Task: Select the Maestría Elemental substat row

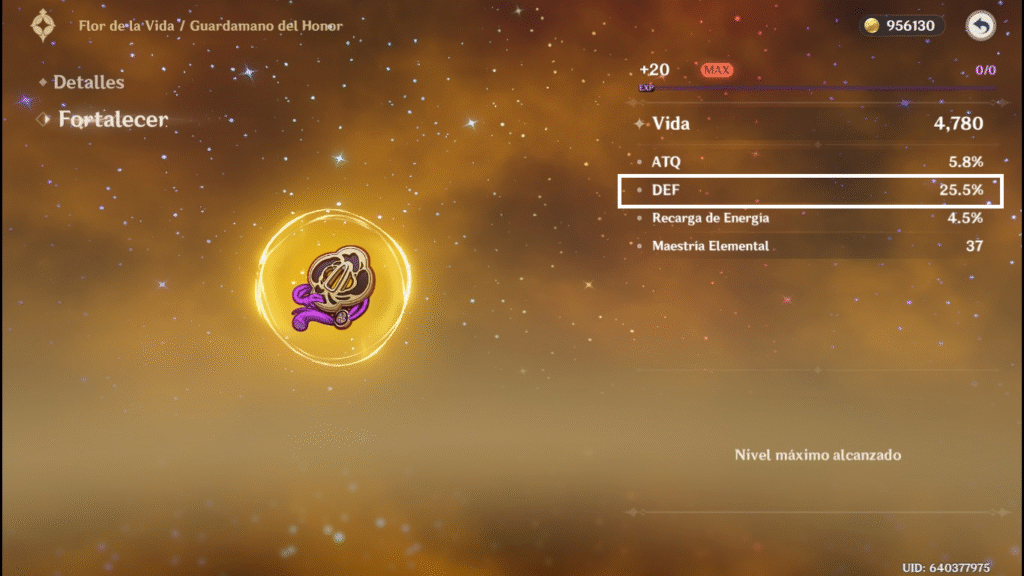Action: pyautogui.click(x=810, y=246)
